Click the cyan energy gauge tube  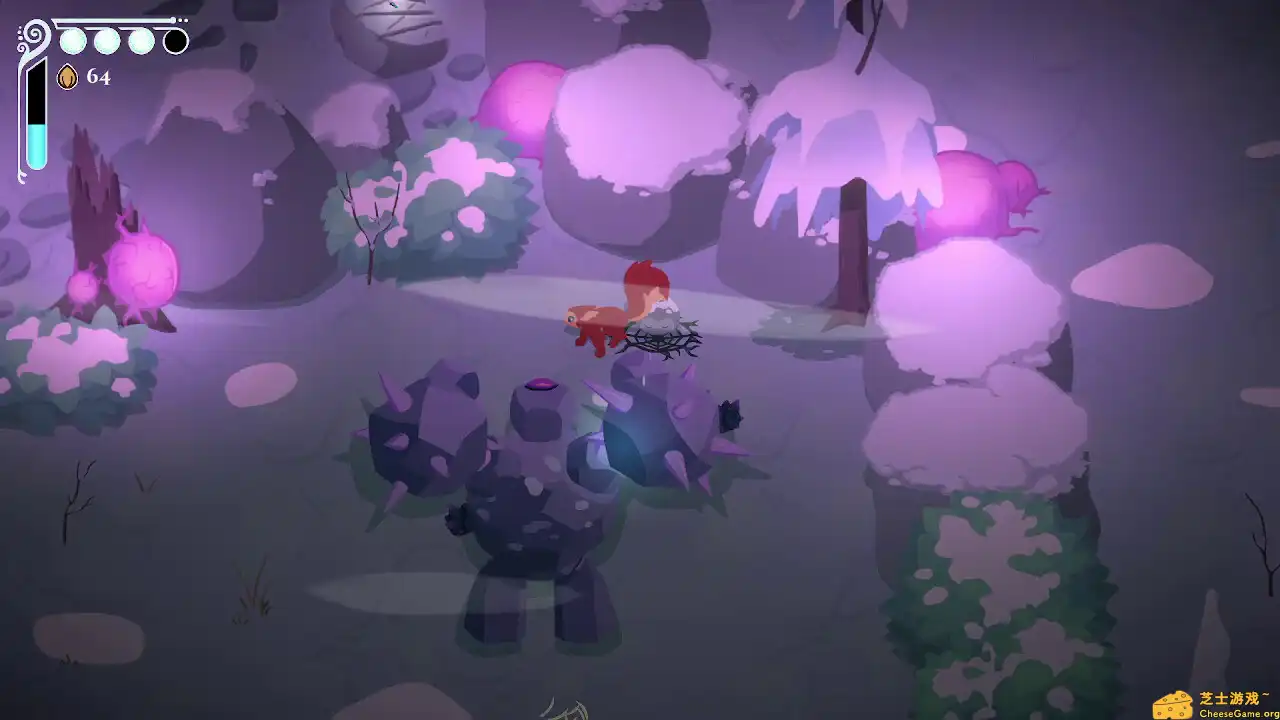(37, 140)
